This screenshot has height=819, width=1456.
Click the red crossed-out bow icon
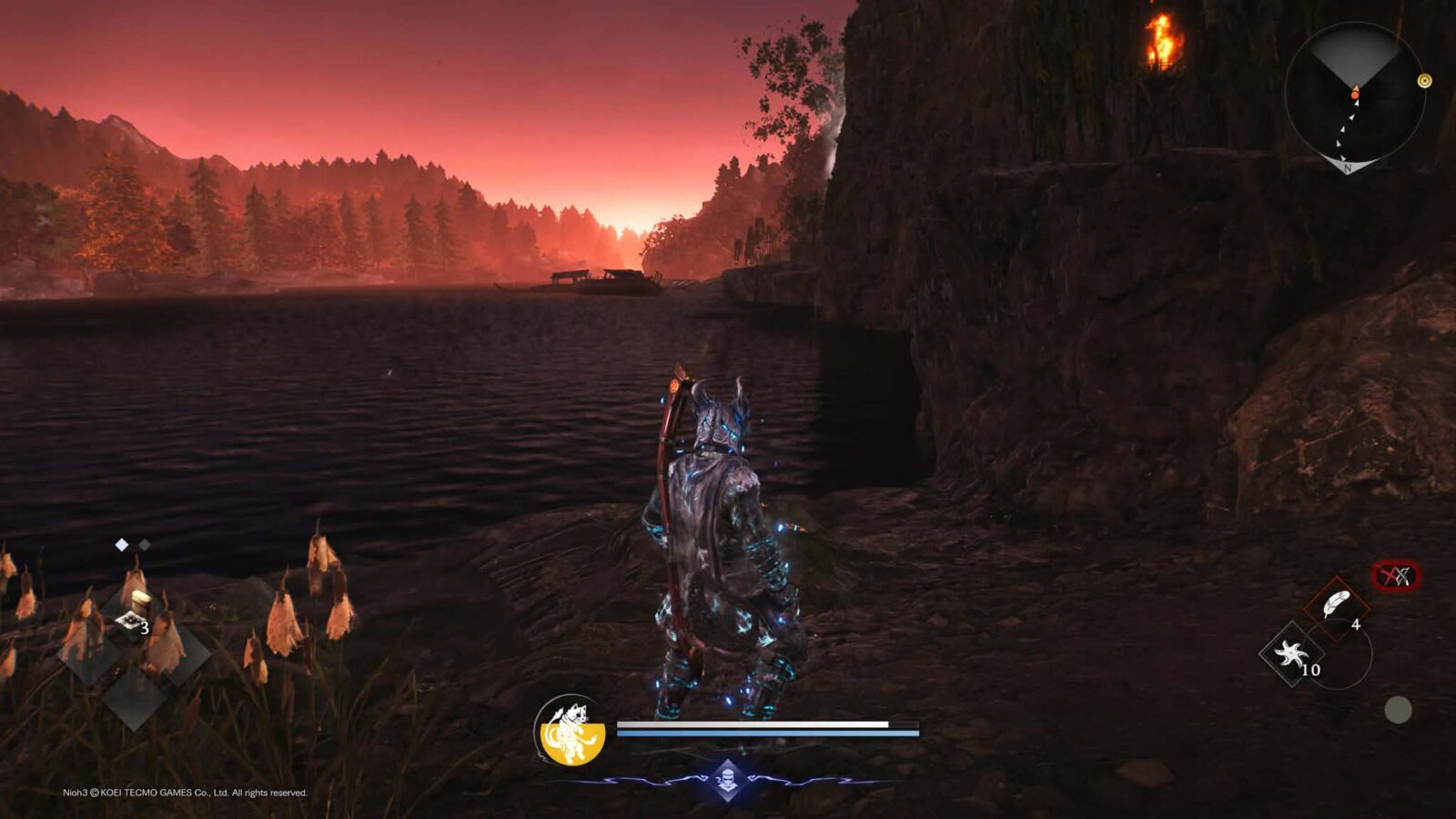click(x=1395, y=576)
